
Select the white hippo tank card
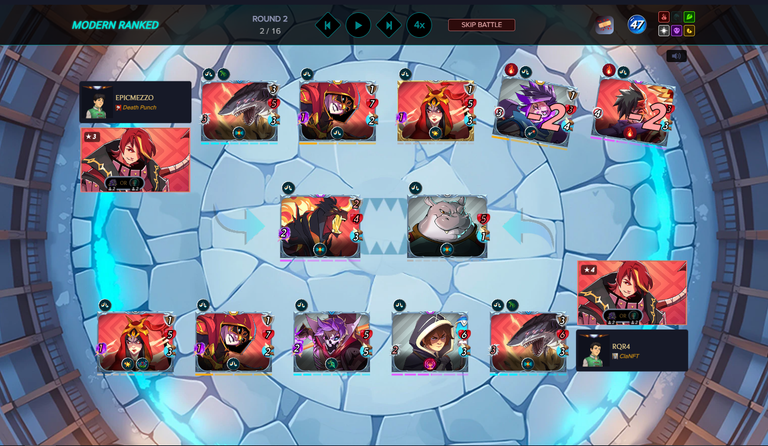pyautogui.click(x=447, y=226)
